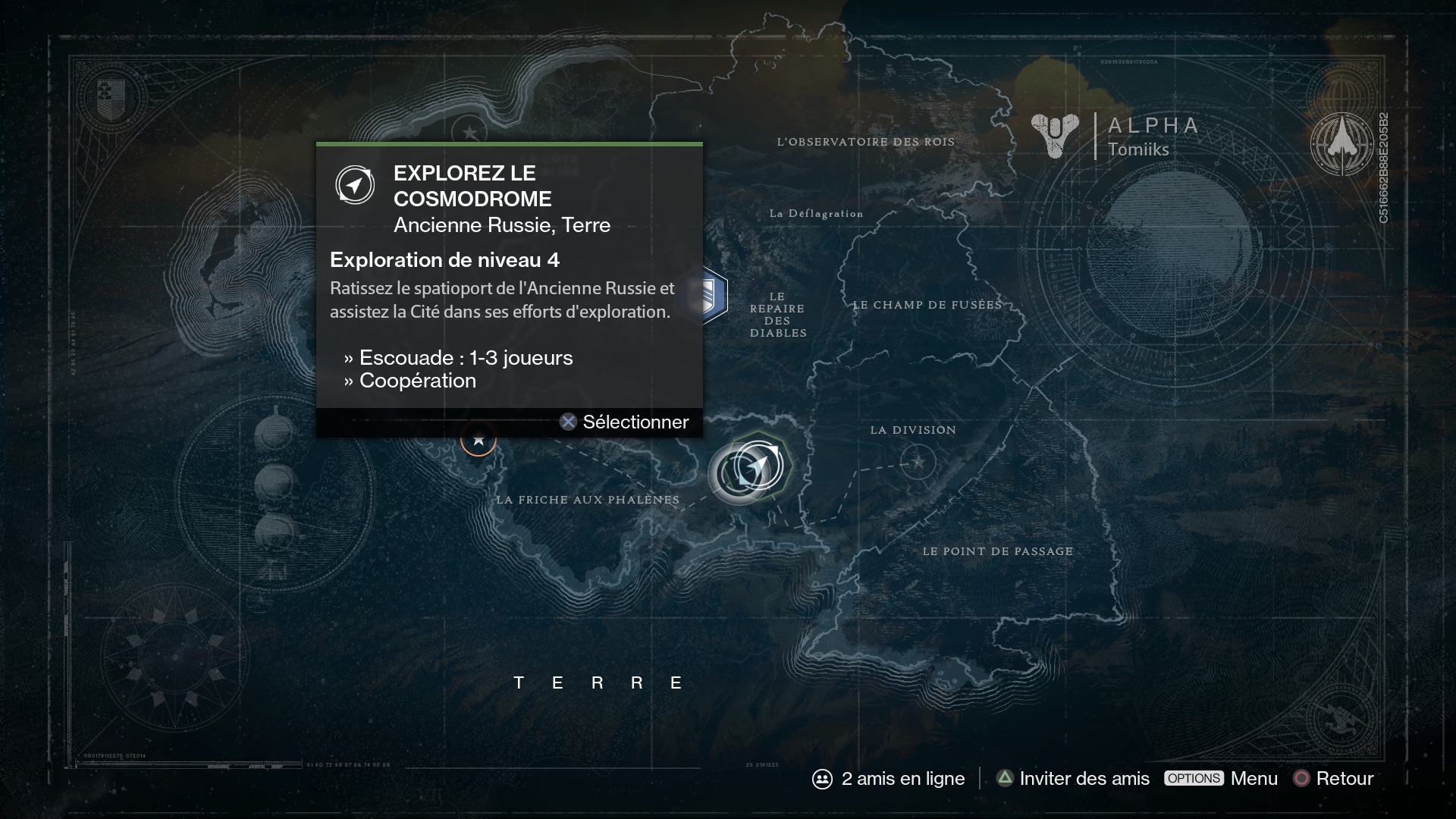
Task: Go back with the Retour label
Action: [1344, 779]
